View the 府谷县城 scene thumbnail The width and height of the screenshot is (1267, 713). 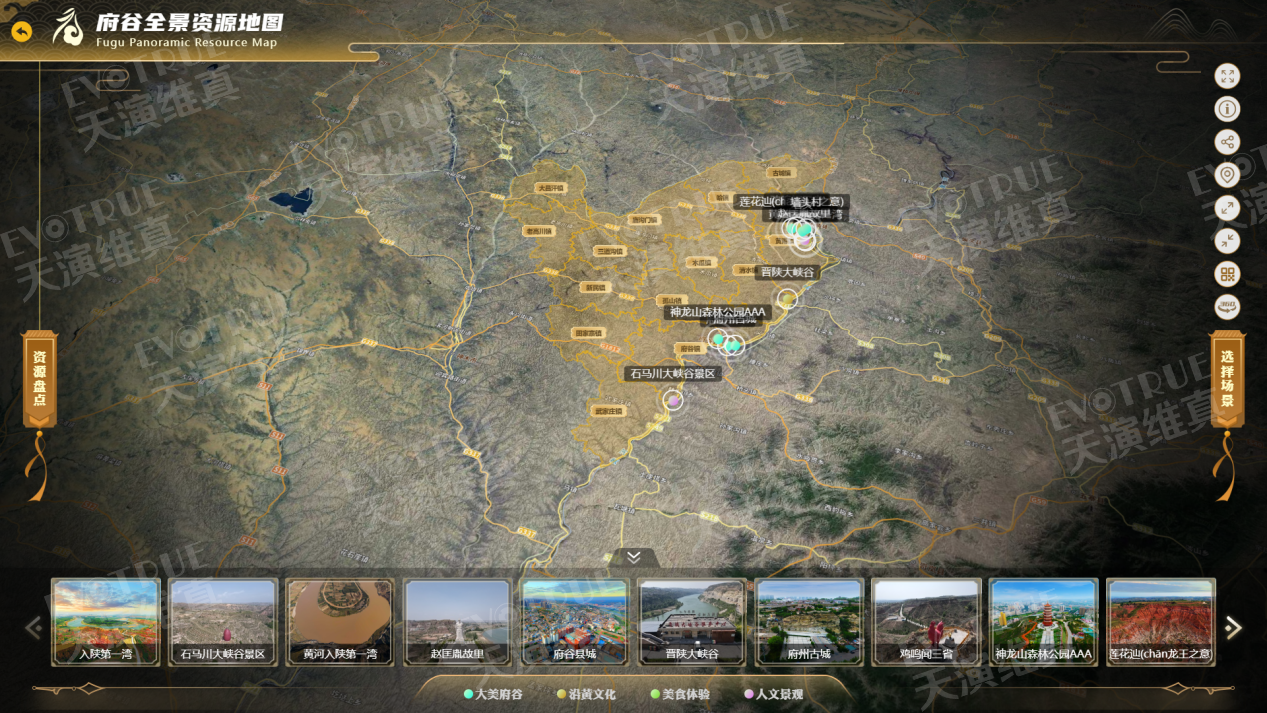pyautogui.click(x=574, y=621)
